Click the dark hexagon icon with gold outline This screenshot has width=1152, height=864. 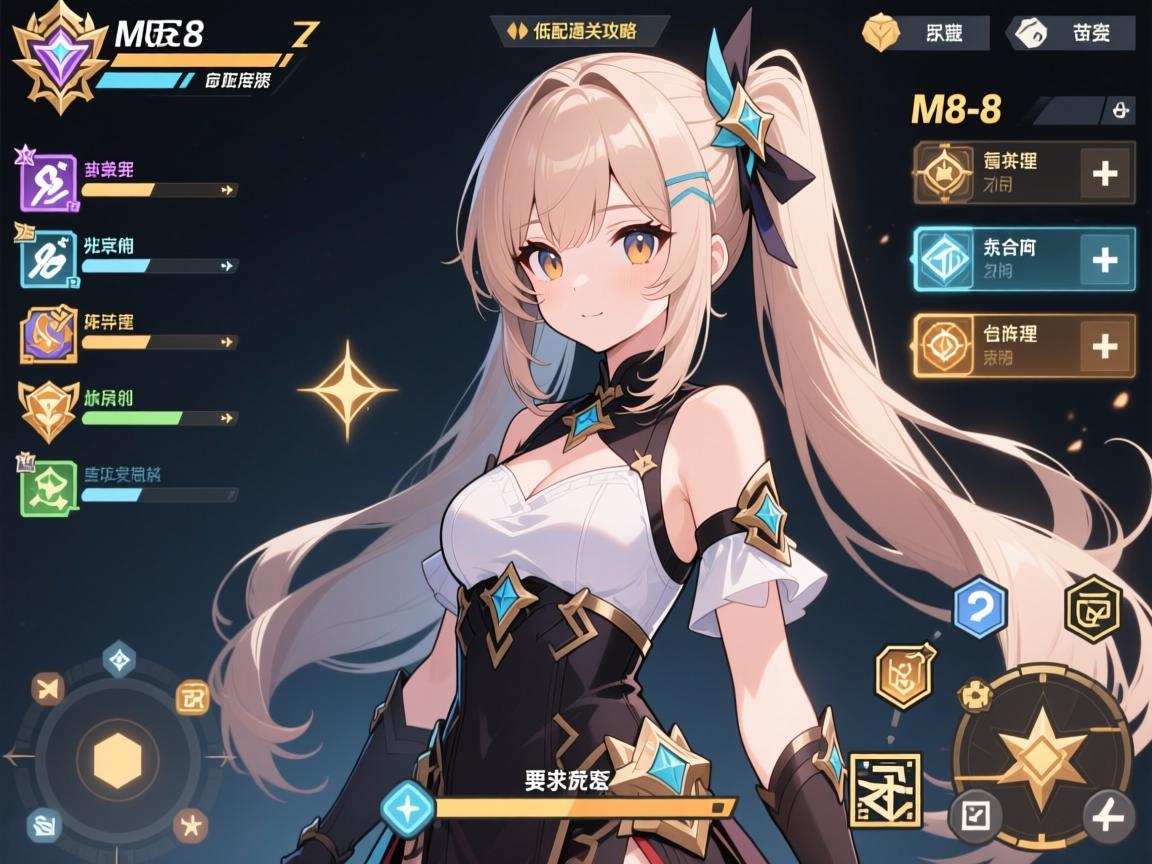1092,608
